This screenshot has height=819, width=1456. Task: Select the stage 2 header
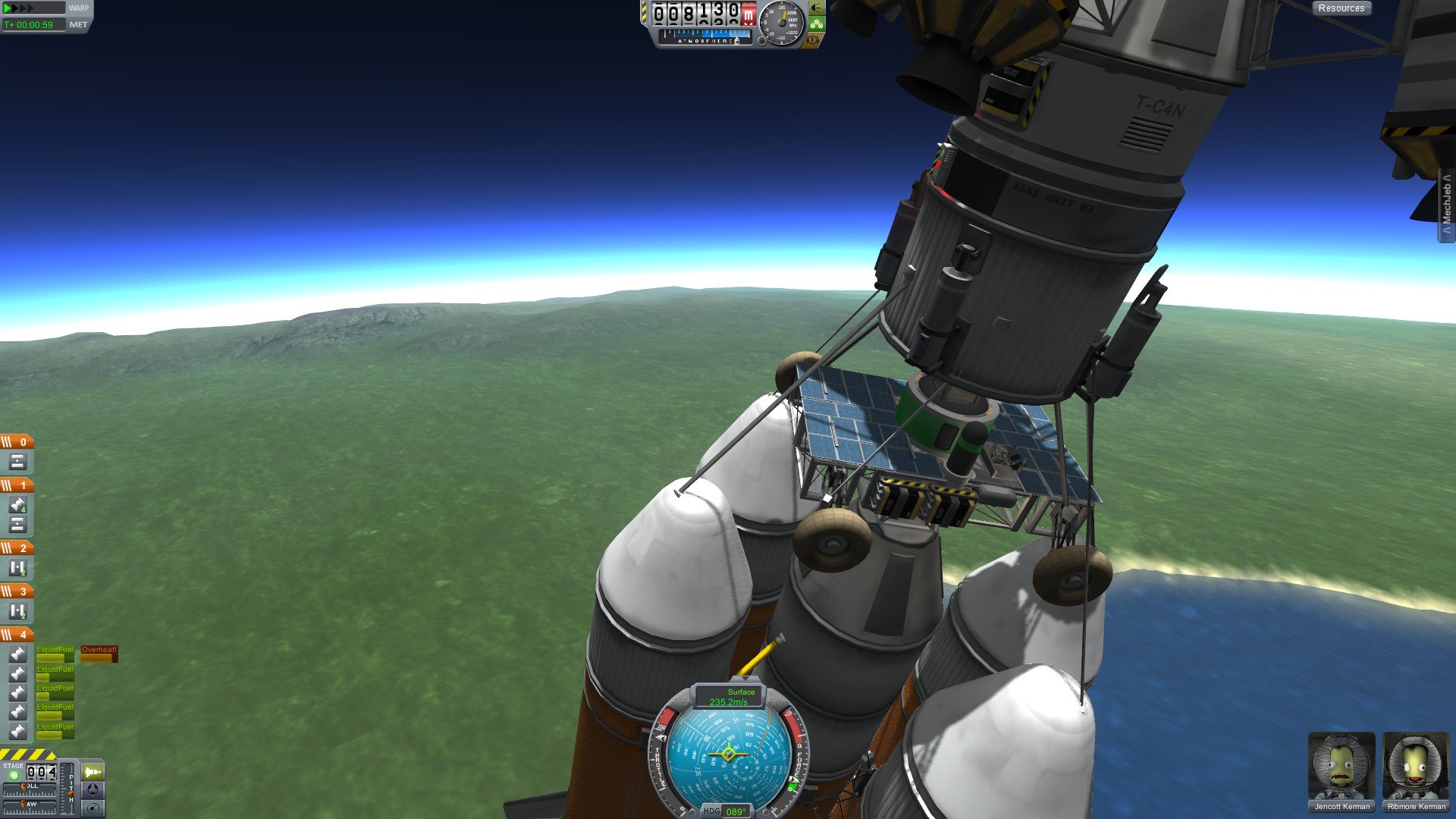coord(17,548)
